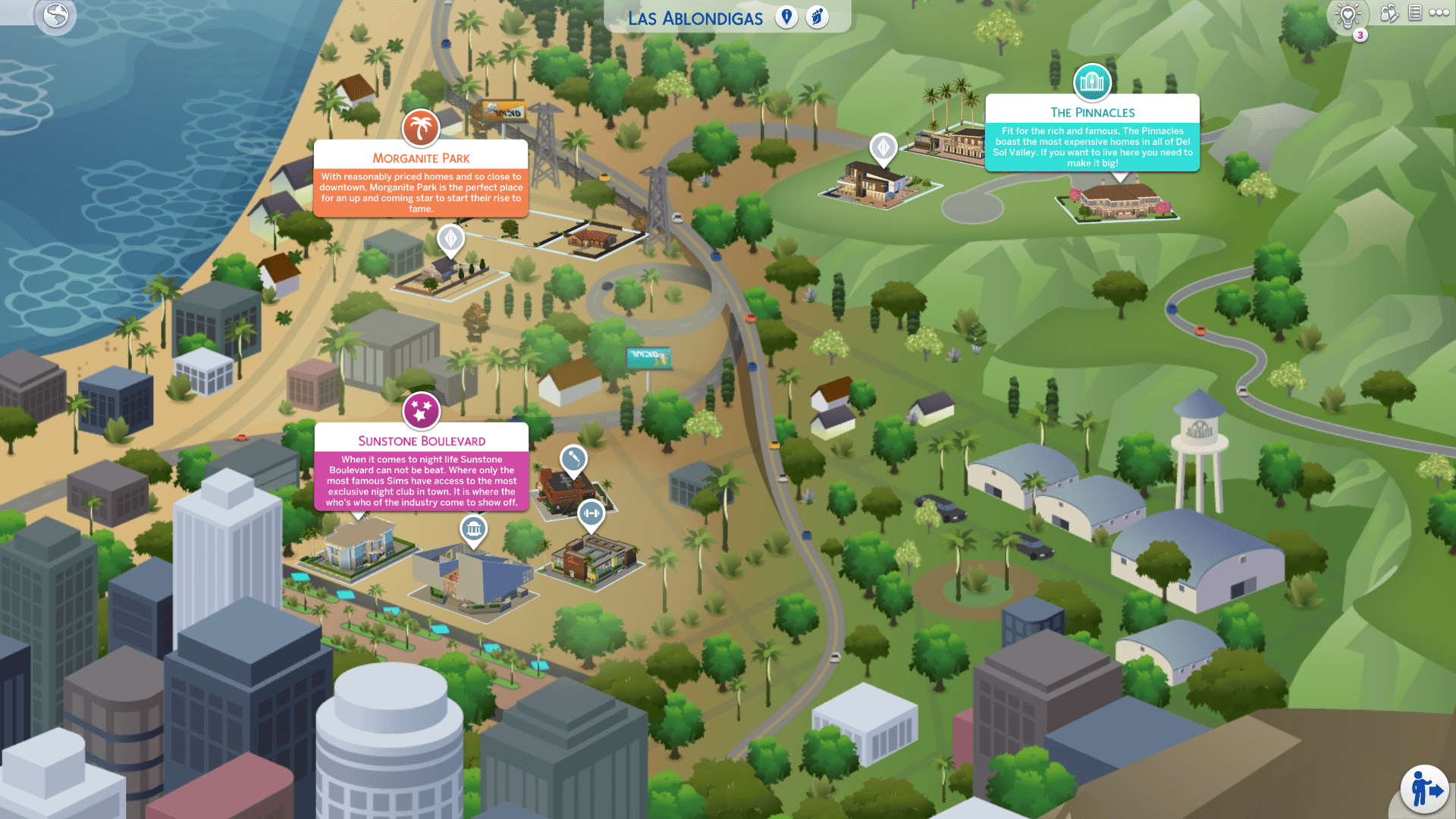Open the list panel icon
The image size is (1456, 819).
click(1415, 13)
